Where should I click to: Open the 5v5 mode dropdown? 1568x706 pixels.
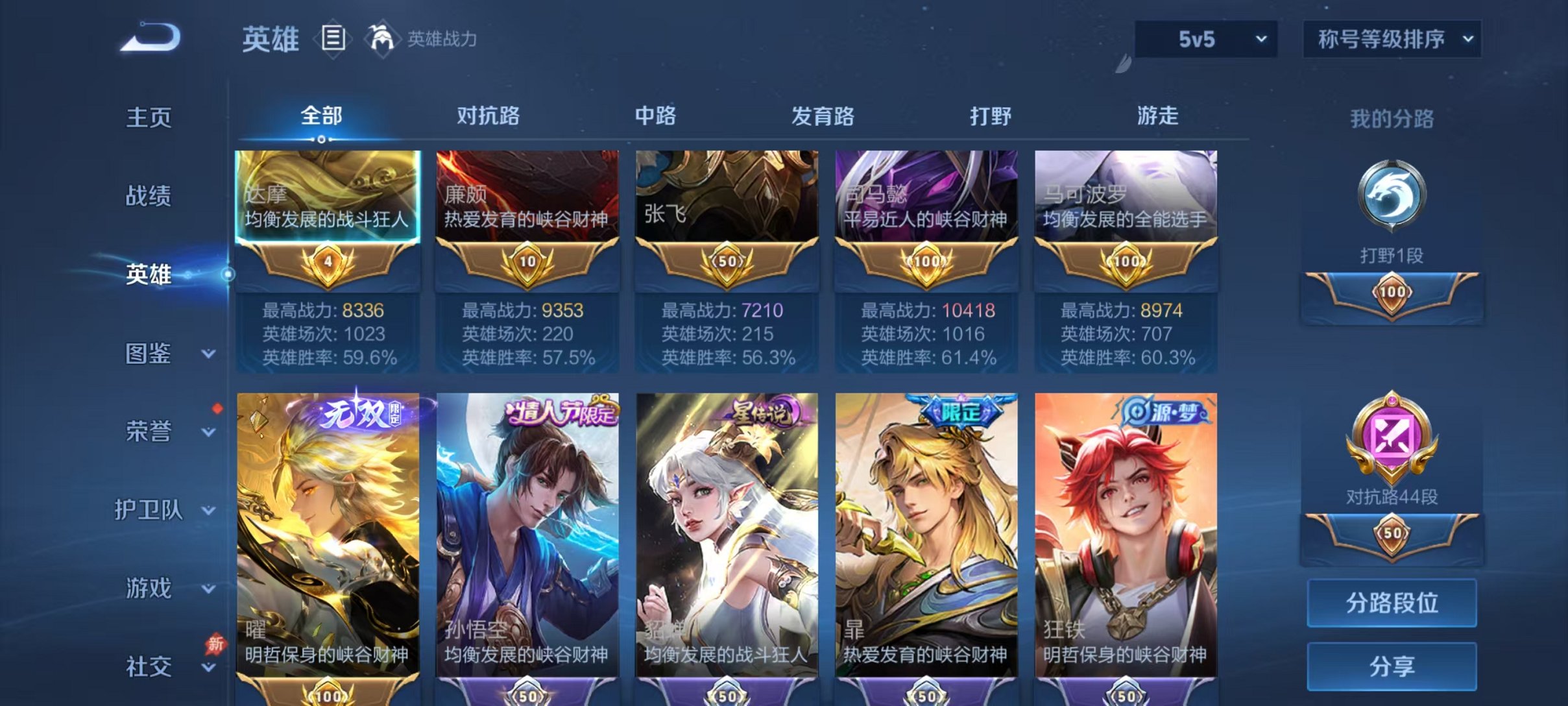[1205, 39]
